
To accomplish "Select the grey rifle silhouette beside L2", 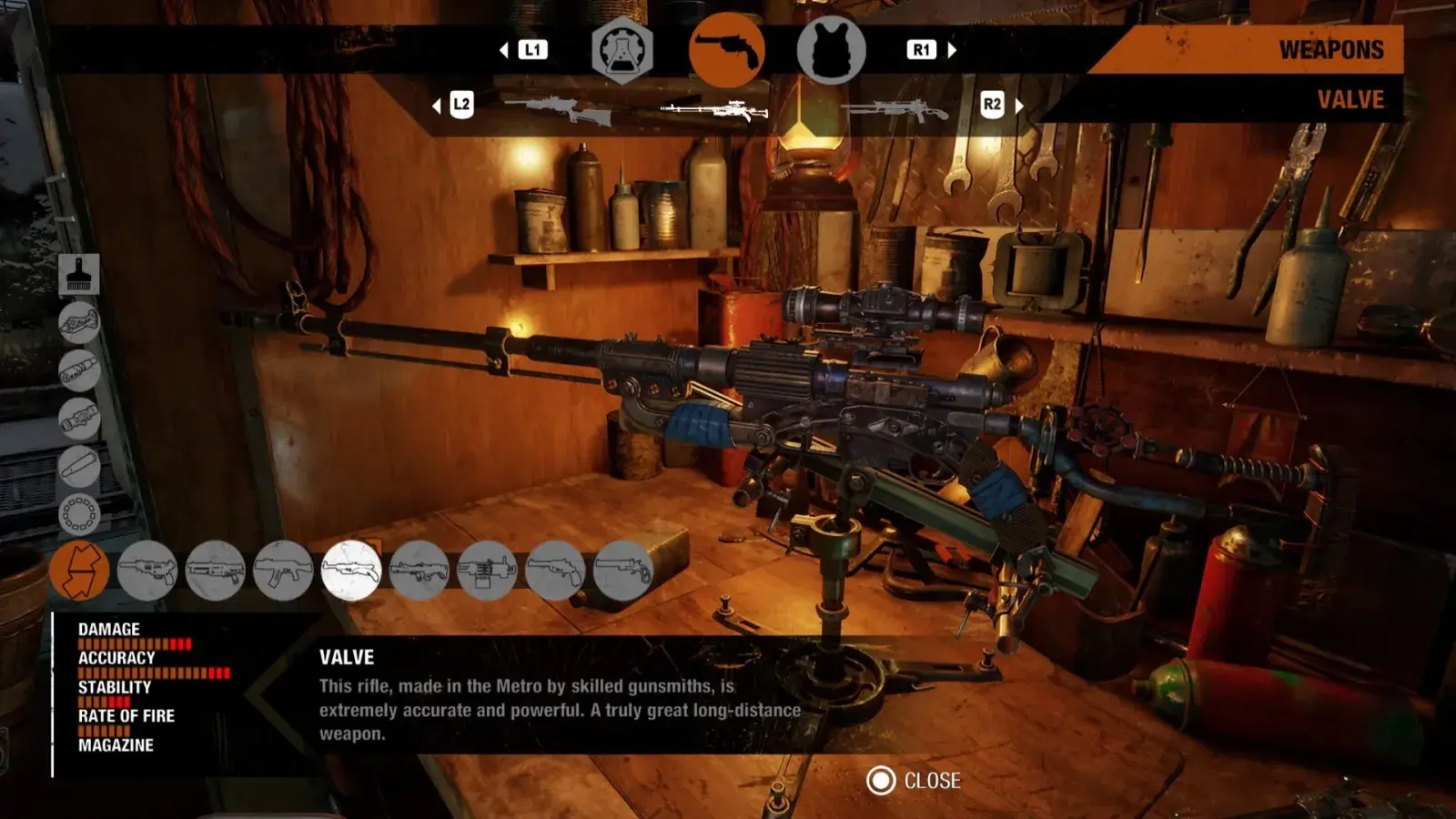I will tap(557, 109).
